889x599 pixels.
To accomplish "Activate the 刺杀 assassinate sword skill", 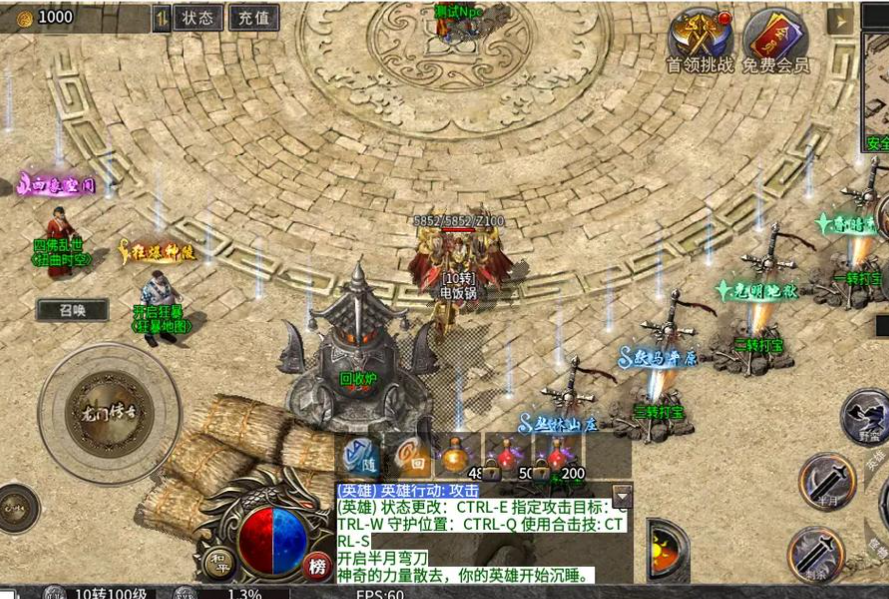I will (815, 555).
